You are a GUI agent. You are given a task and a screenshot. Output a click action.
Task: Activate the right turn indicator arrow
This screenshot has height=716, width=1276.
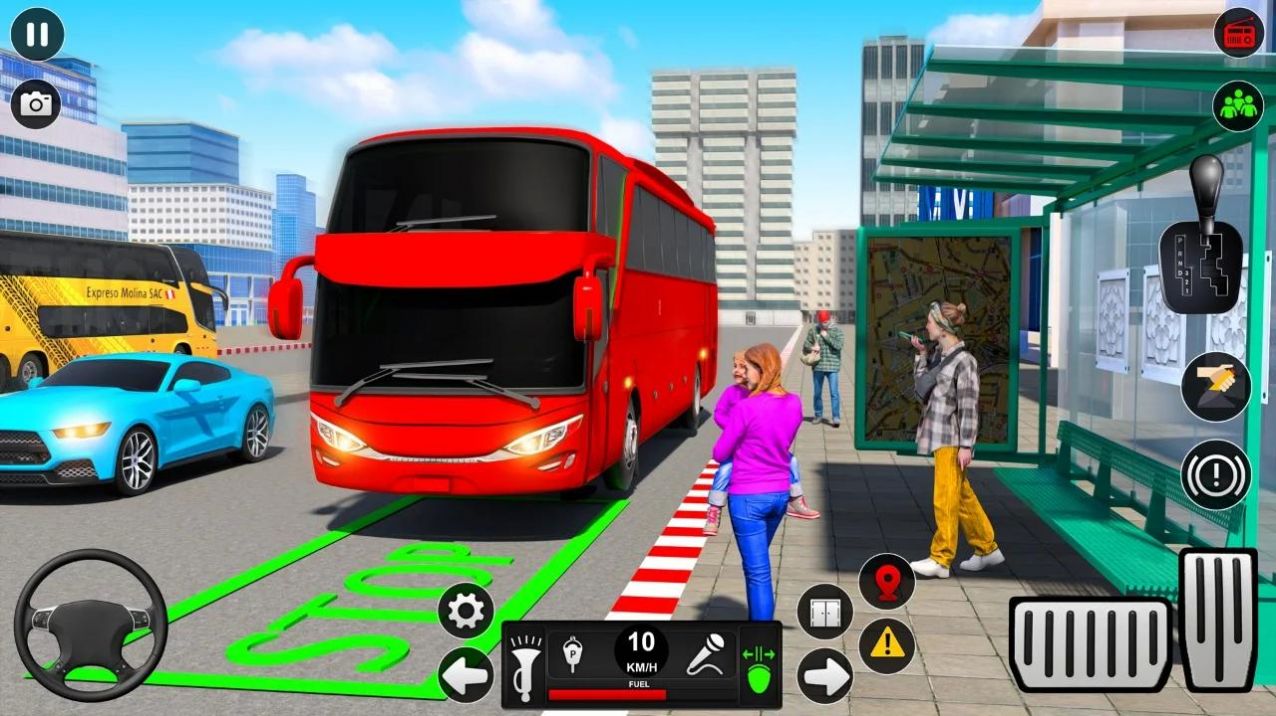825,676
